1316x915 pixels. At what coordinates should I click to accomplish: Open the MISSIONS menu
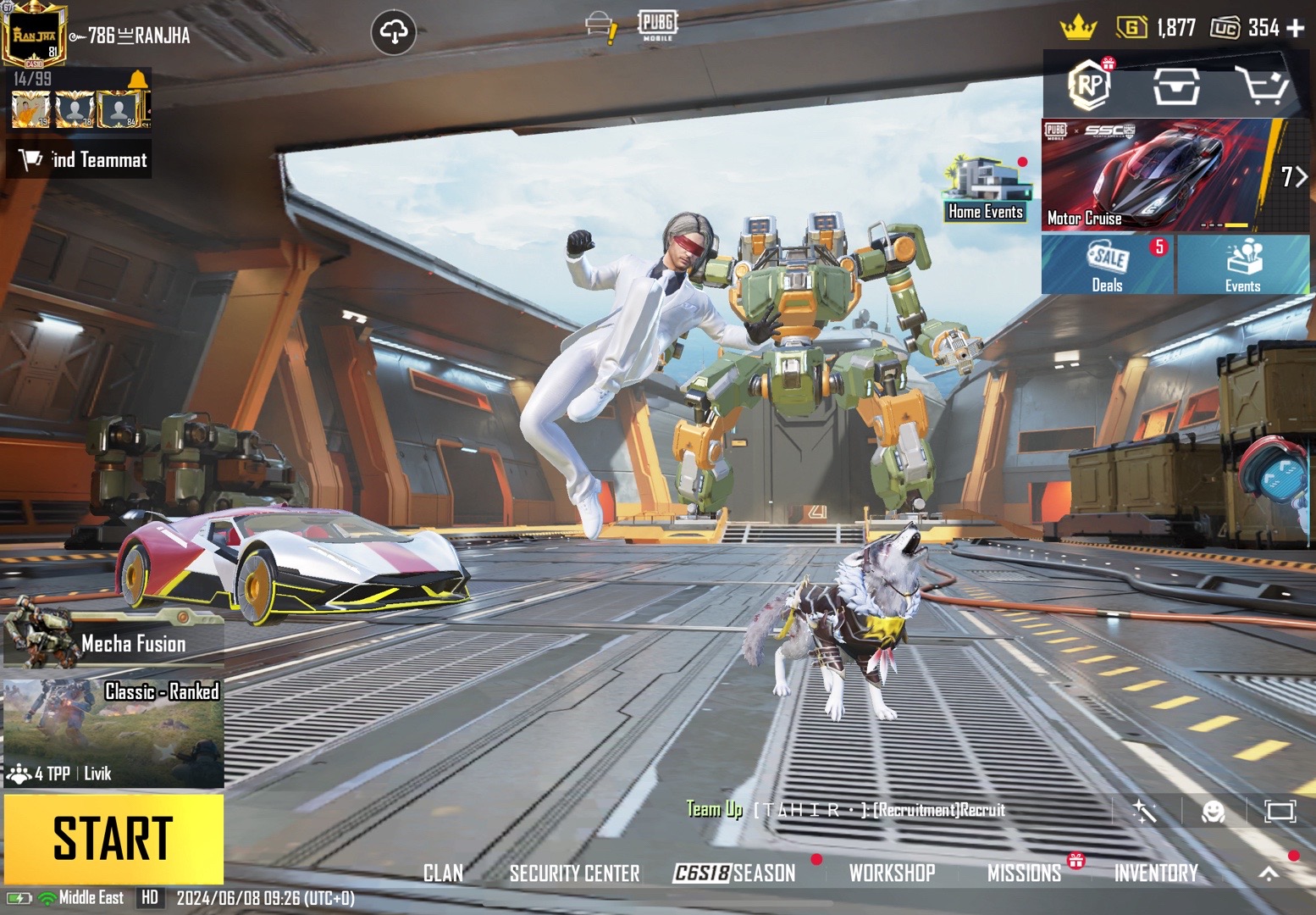(x=1024, y=873)
